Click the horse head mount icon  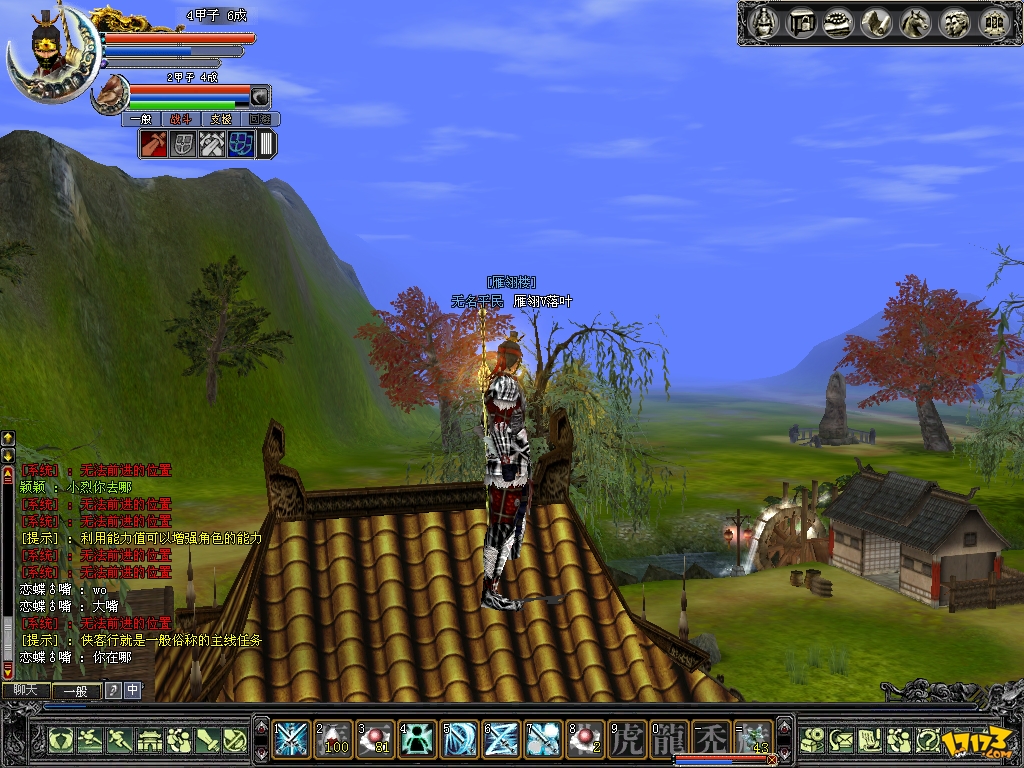(x=916, y=22)
